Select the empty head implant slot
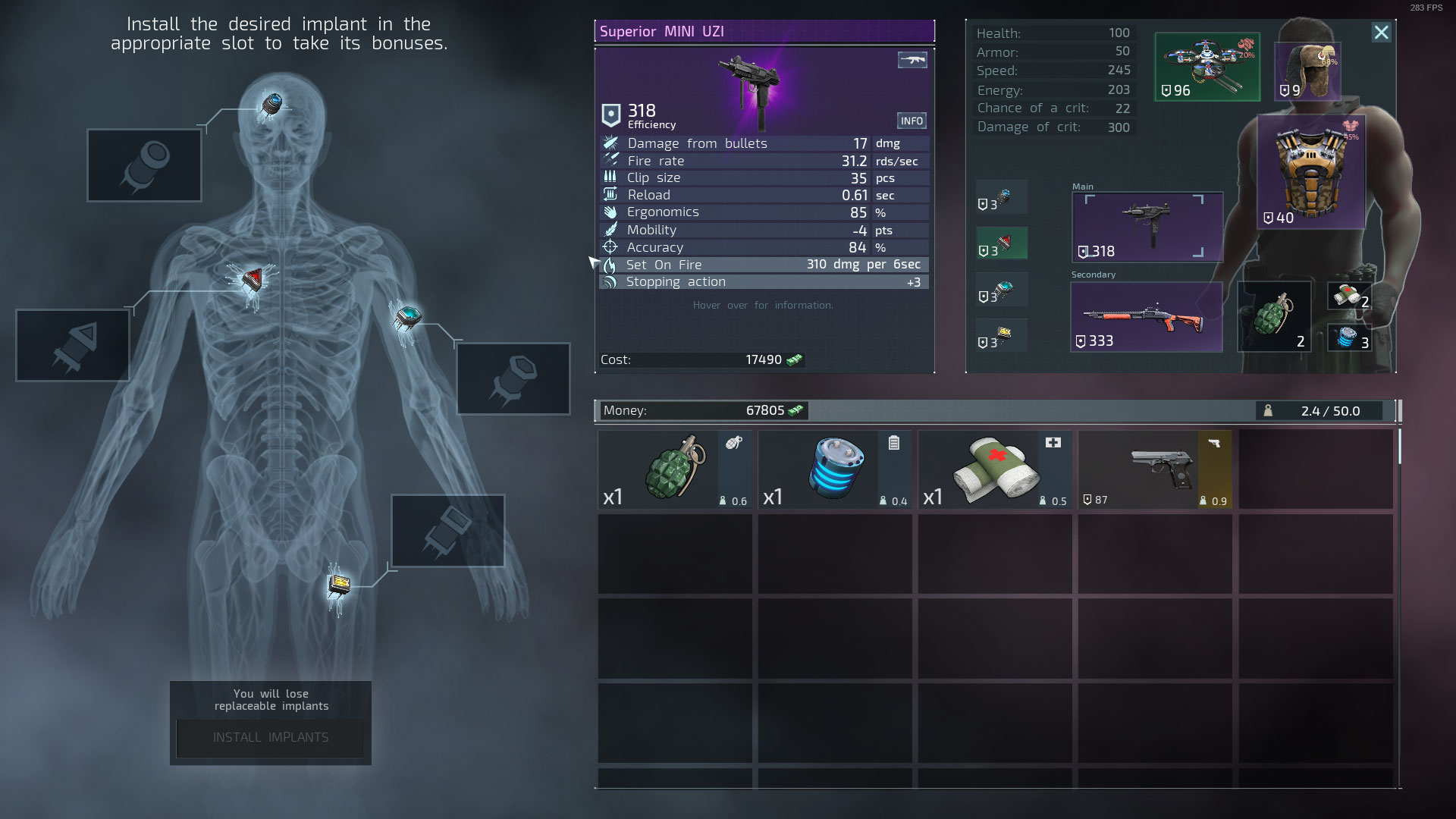Image resolution: width=1456 pixels, height=819 pixels. pyautogui.click(x=144, y=165)
